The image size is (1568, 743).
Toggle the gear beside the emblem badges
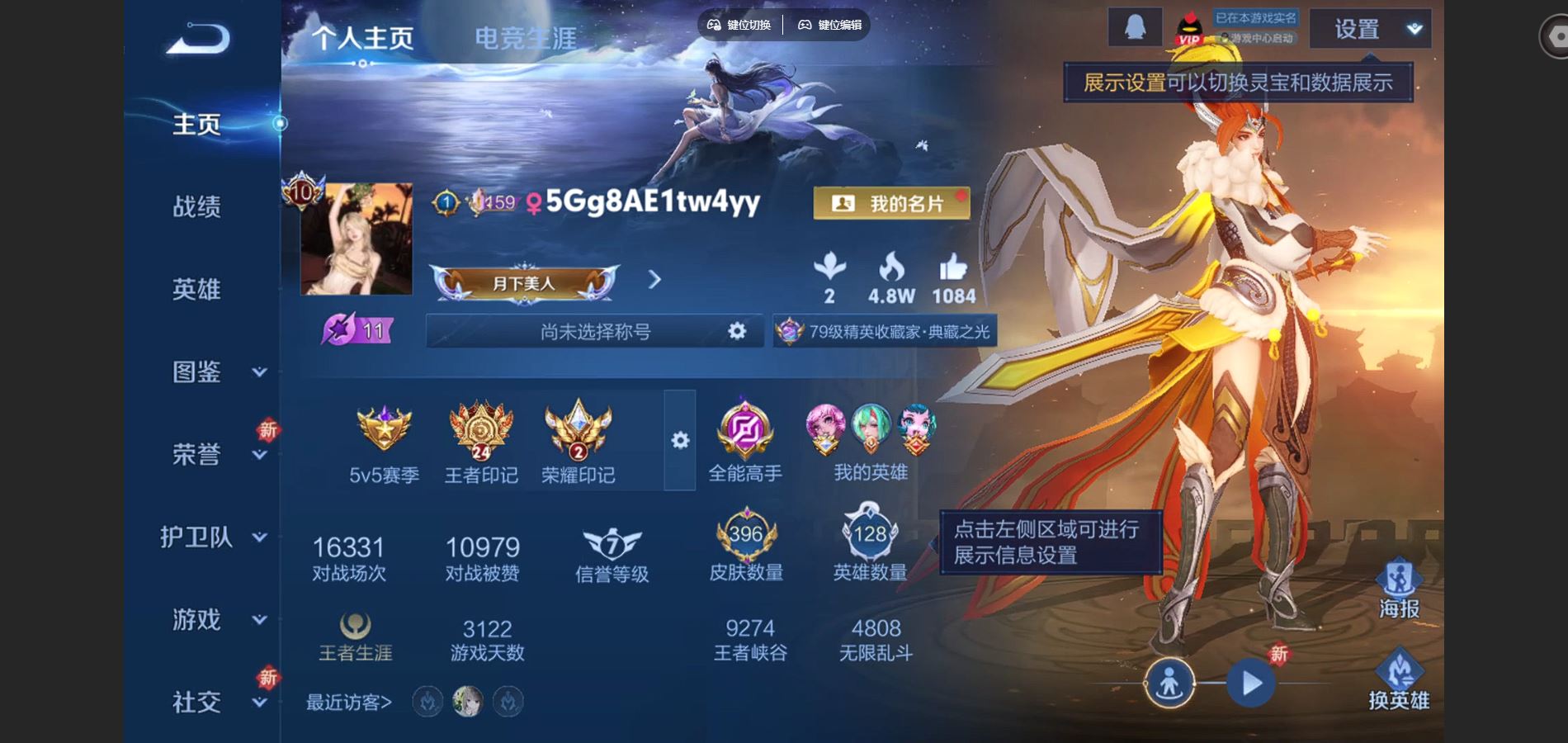click(678, 442)
